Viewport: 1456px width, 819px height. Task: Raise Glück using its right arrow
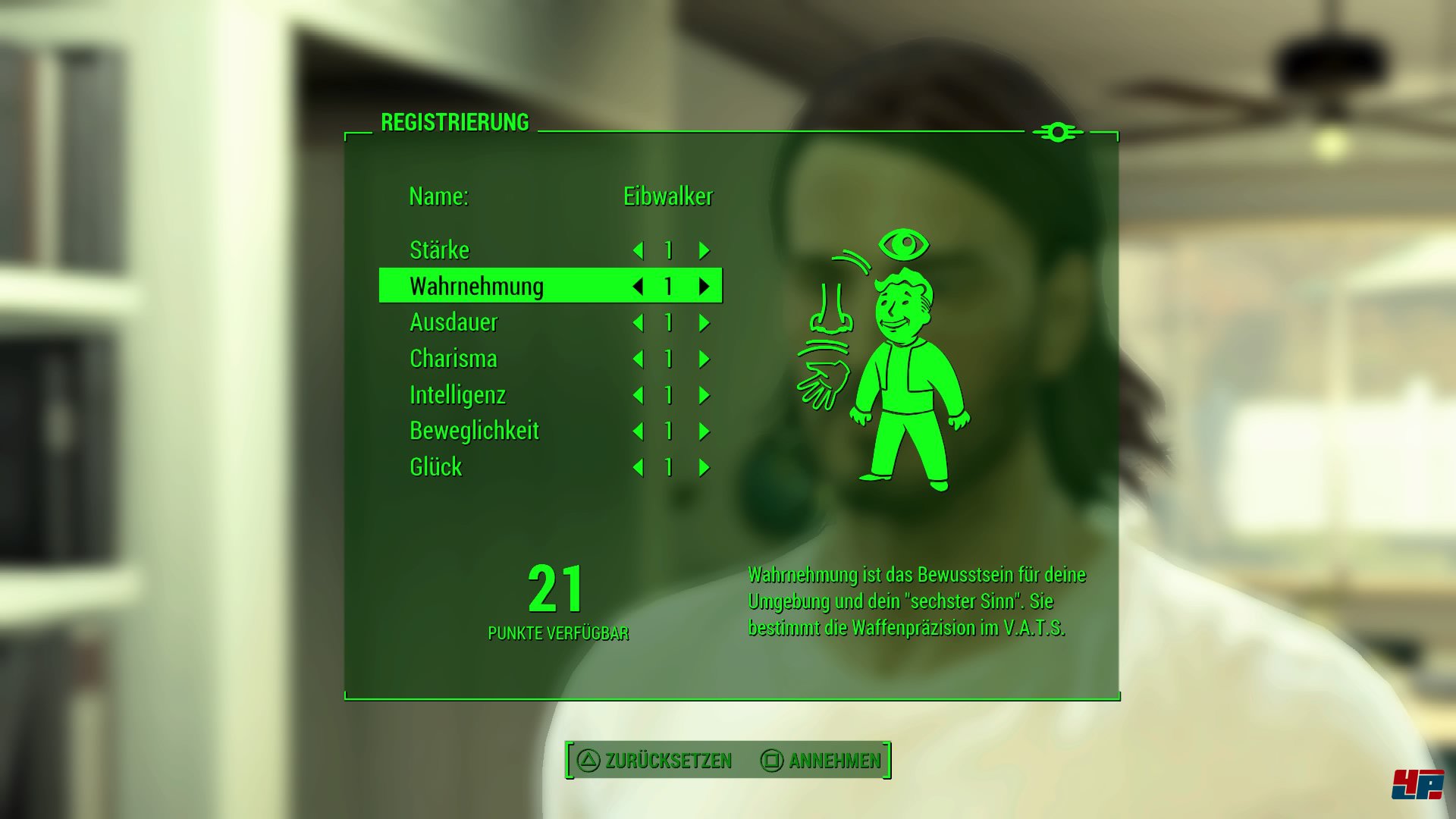point(704,467)
